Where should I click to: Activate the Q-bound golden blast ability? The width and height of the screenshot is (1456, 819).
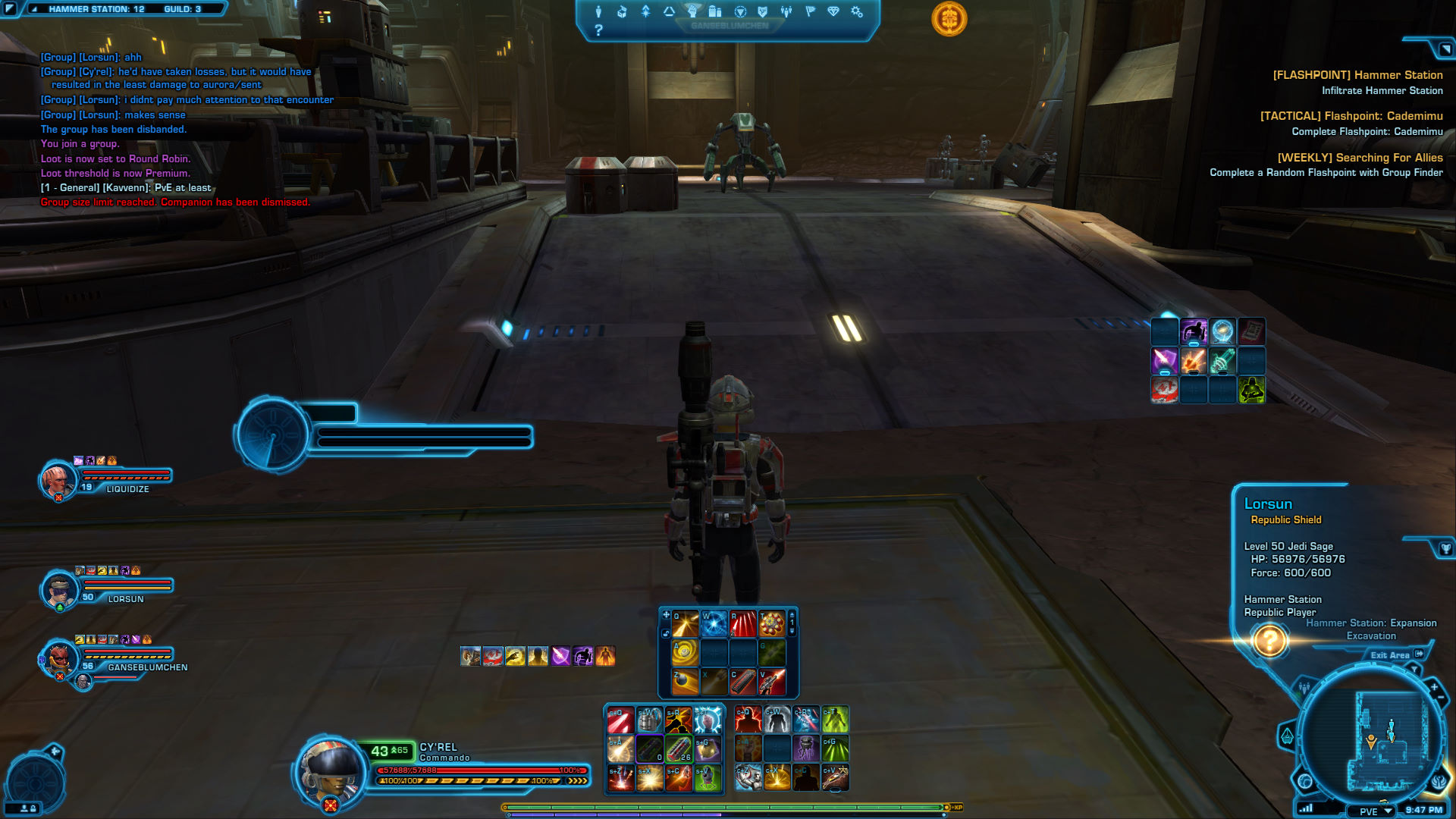tap(685, 624)
